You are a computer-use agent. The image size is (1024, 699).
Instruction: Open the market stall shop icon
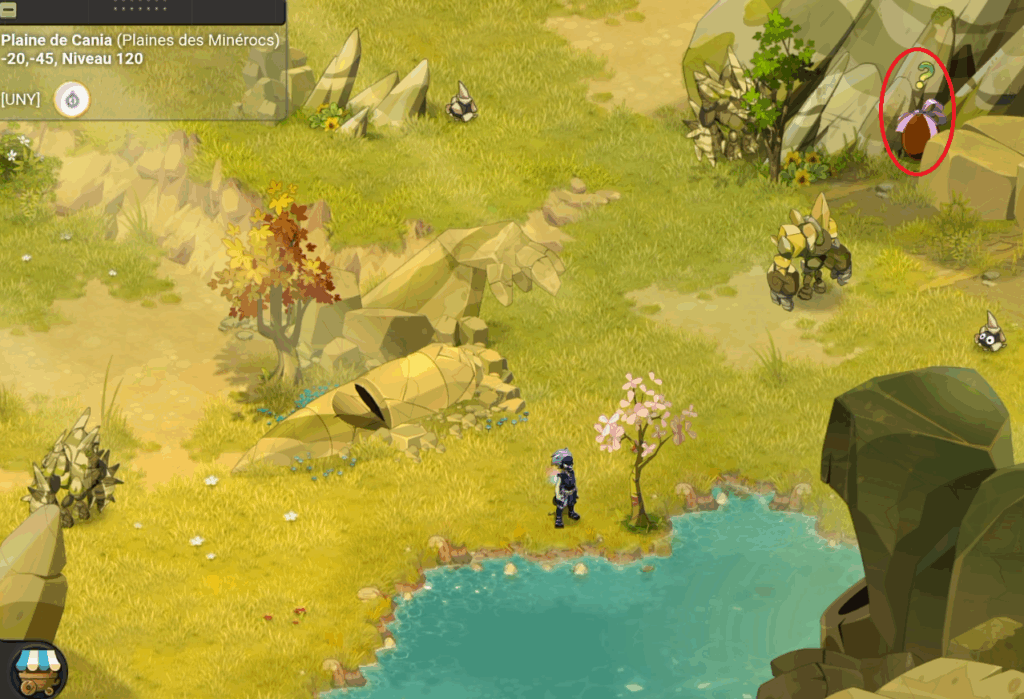37,668
